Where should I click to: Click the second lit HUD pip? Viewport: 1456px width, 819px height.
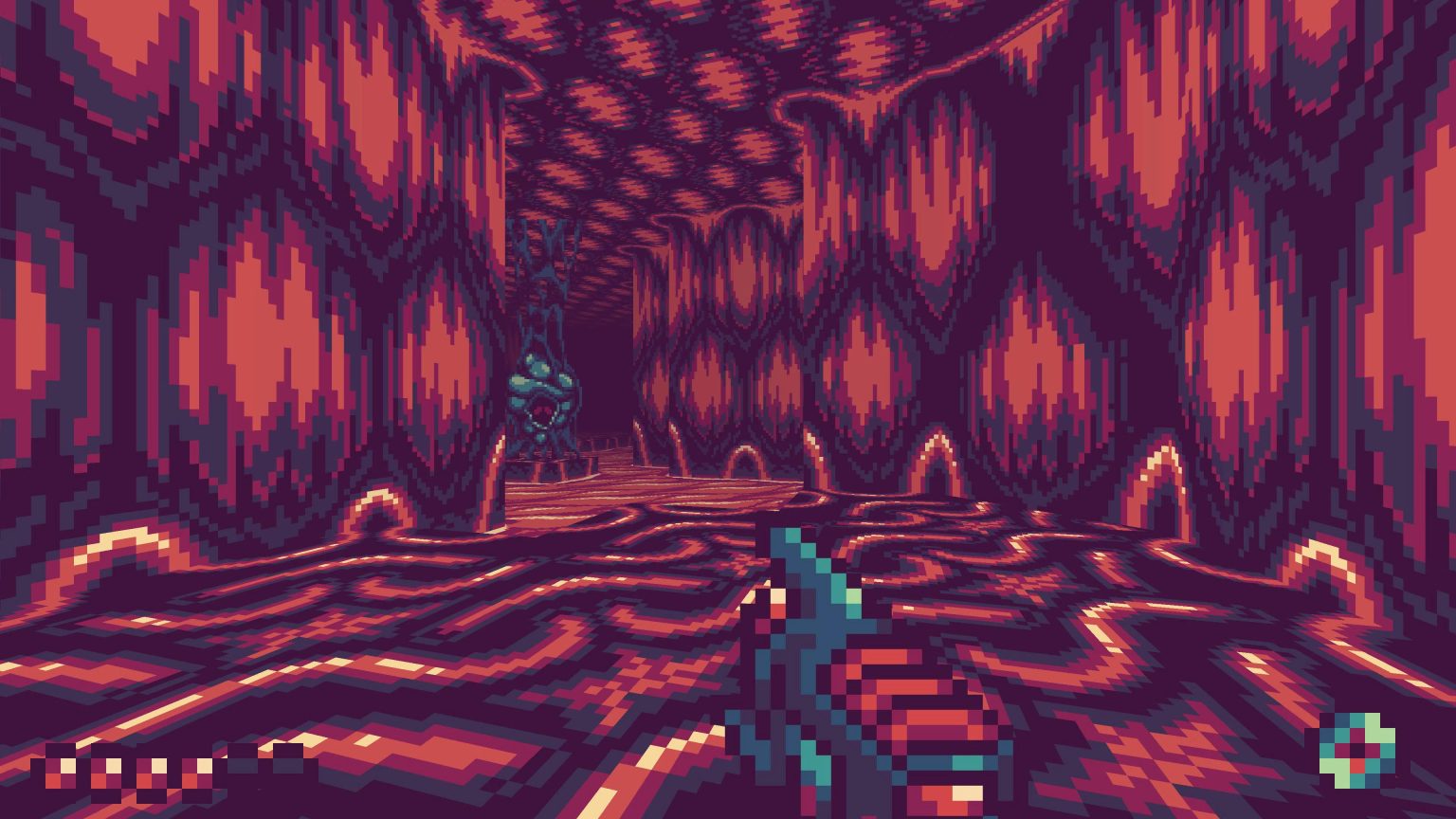click(x=104, y=771)
